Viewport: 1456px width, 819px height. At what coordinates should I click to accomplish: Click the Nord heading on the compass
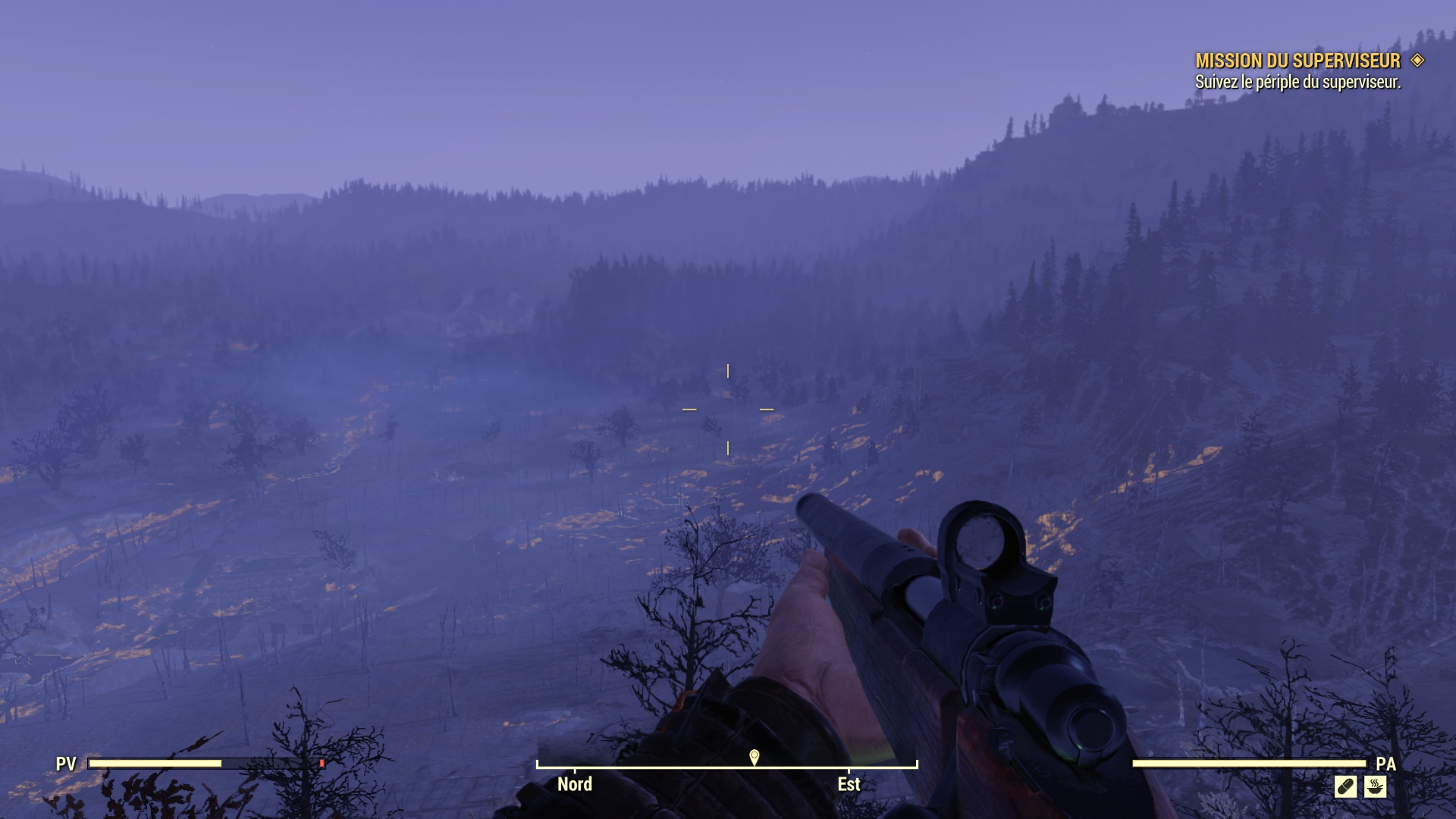coord(575,784)
